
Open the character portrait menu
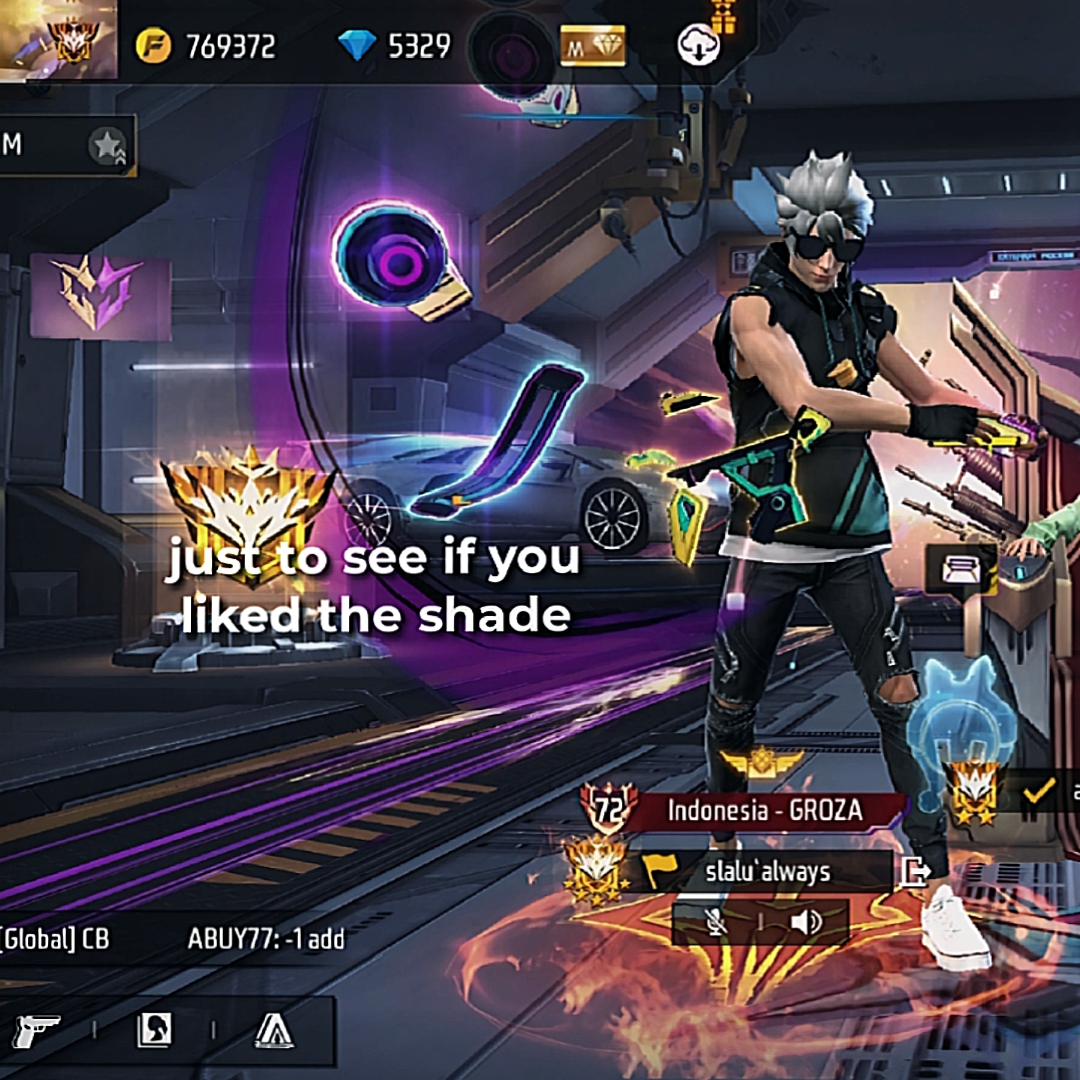tap(154, 1030)
